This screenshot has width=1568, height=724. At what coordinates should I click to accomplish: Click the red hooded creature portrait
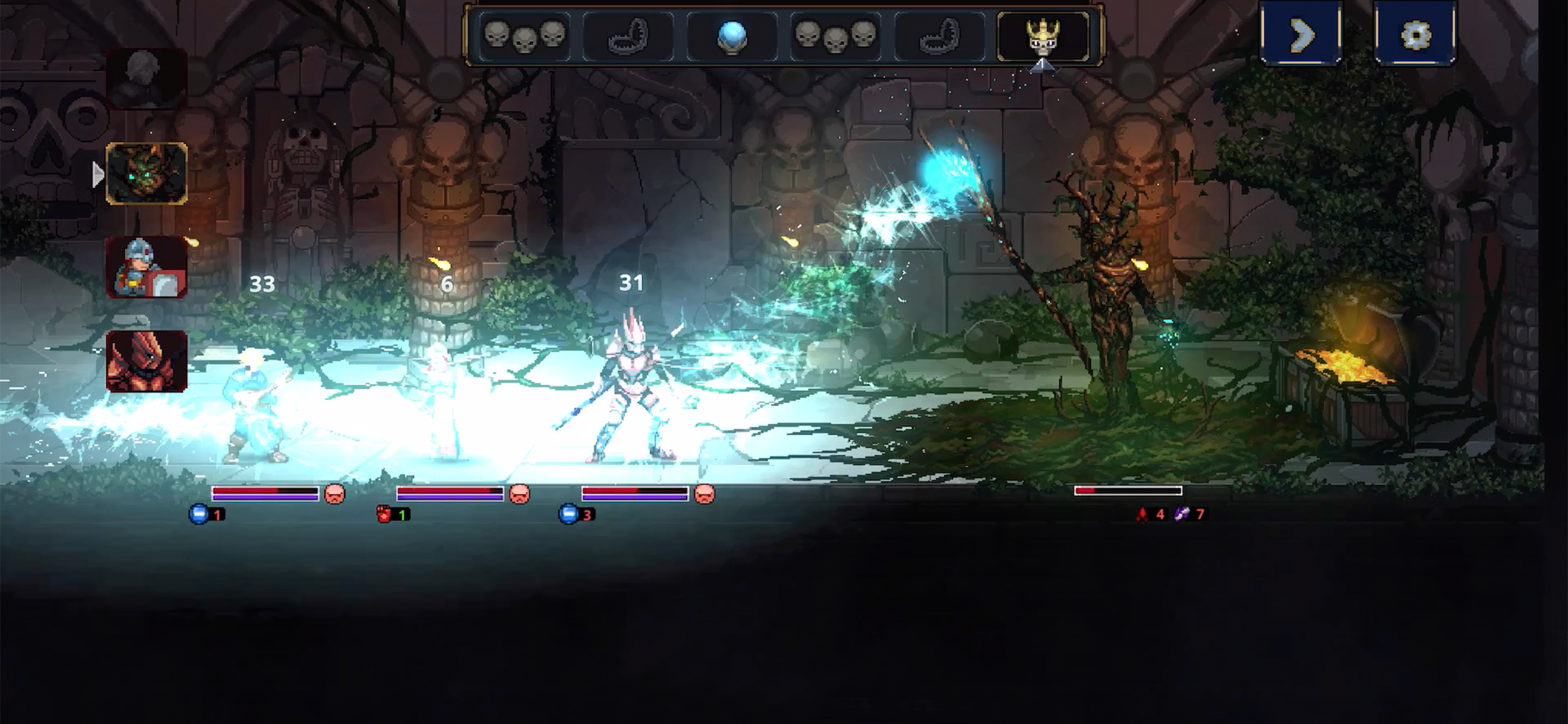click(146, 361)
